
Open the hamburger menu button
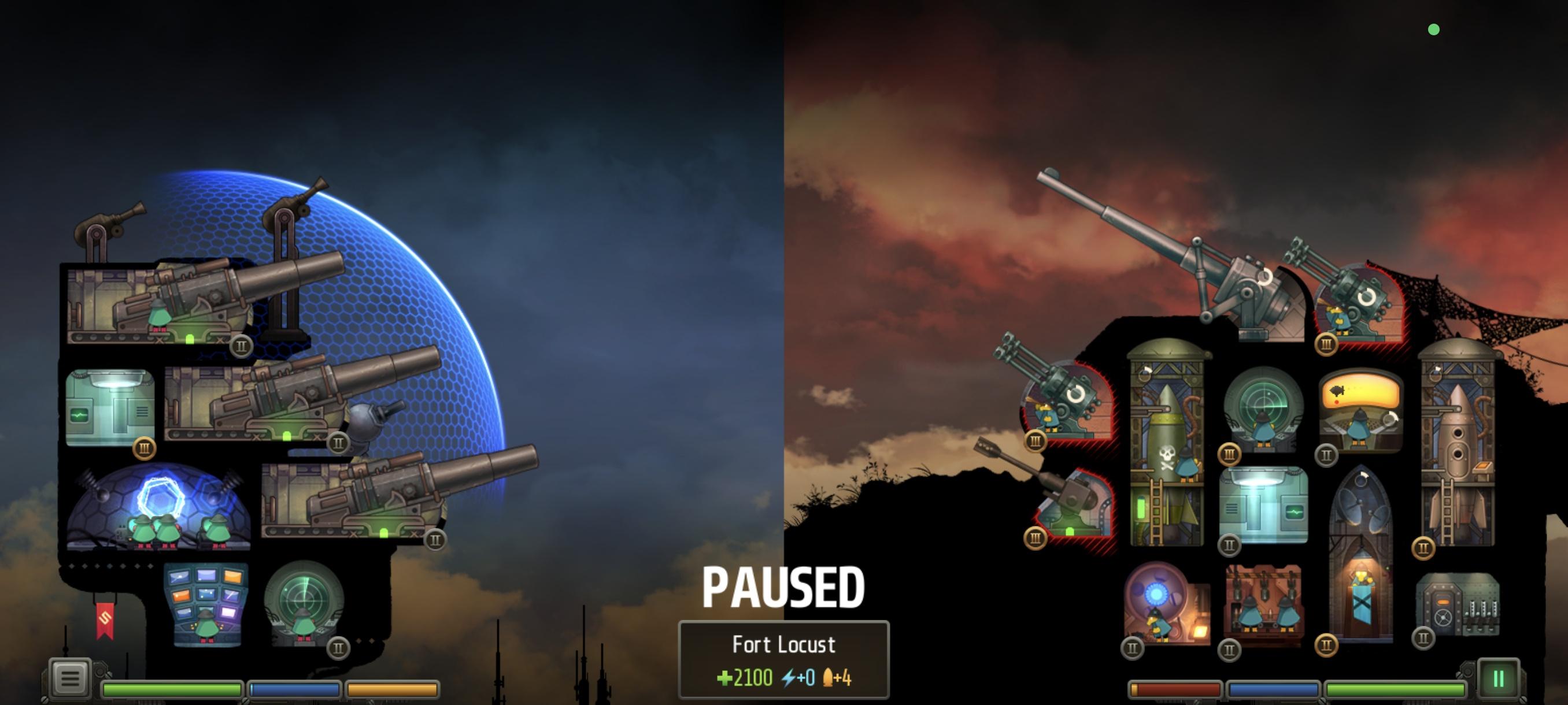[69, 677]
